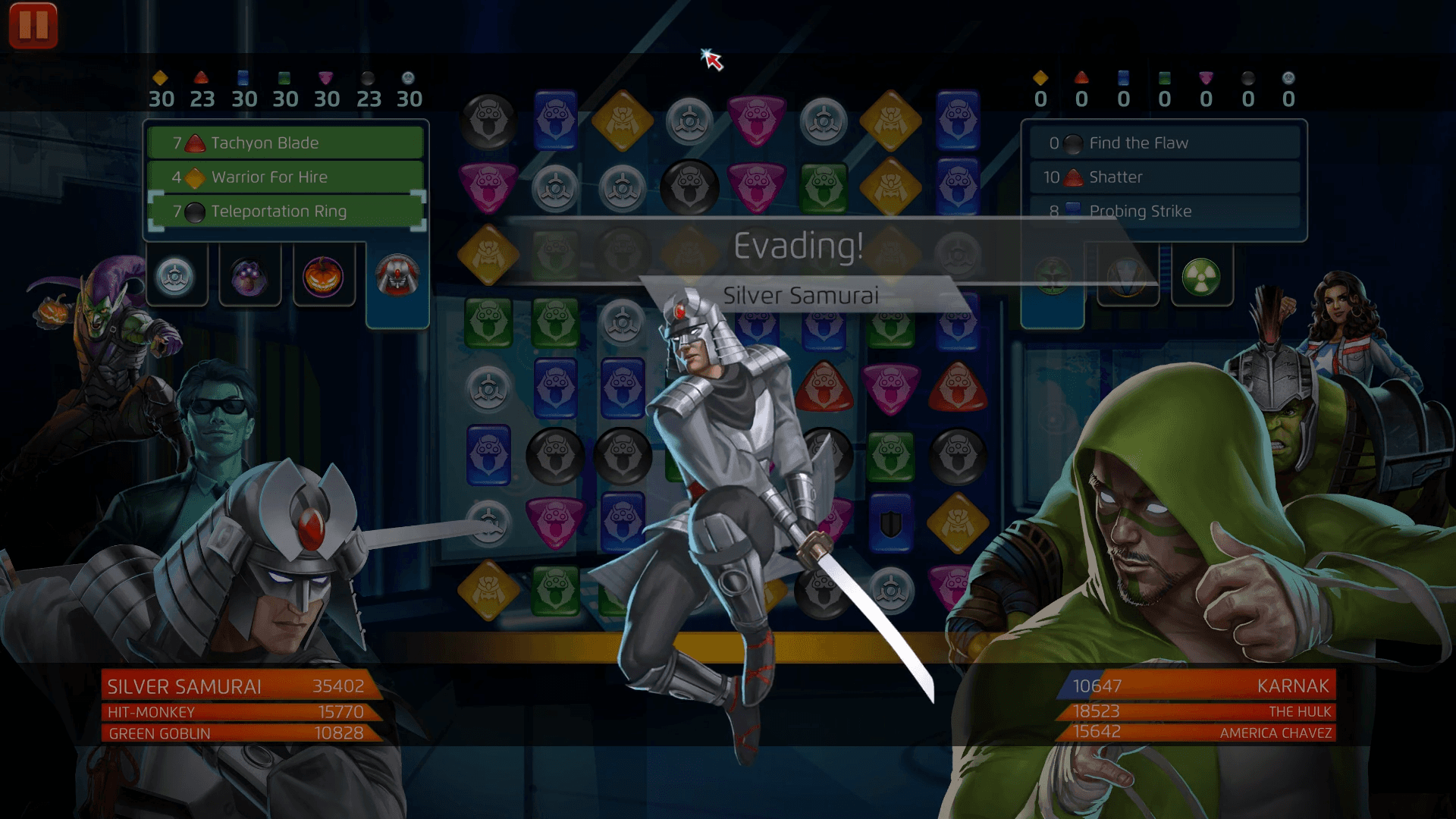Select Green Goblin's pumpkin icon

324,275
